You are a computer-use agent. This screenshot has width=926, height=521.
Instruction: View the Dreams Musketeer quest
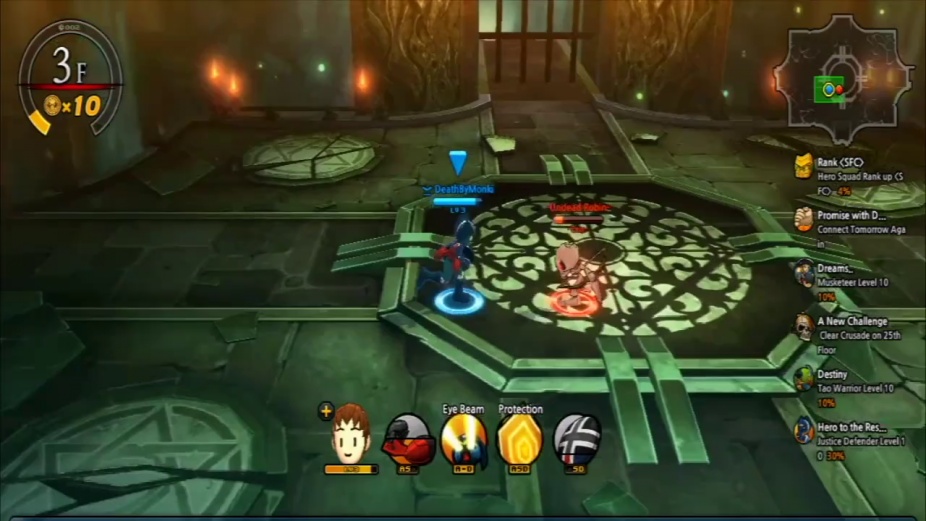838,276
